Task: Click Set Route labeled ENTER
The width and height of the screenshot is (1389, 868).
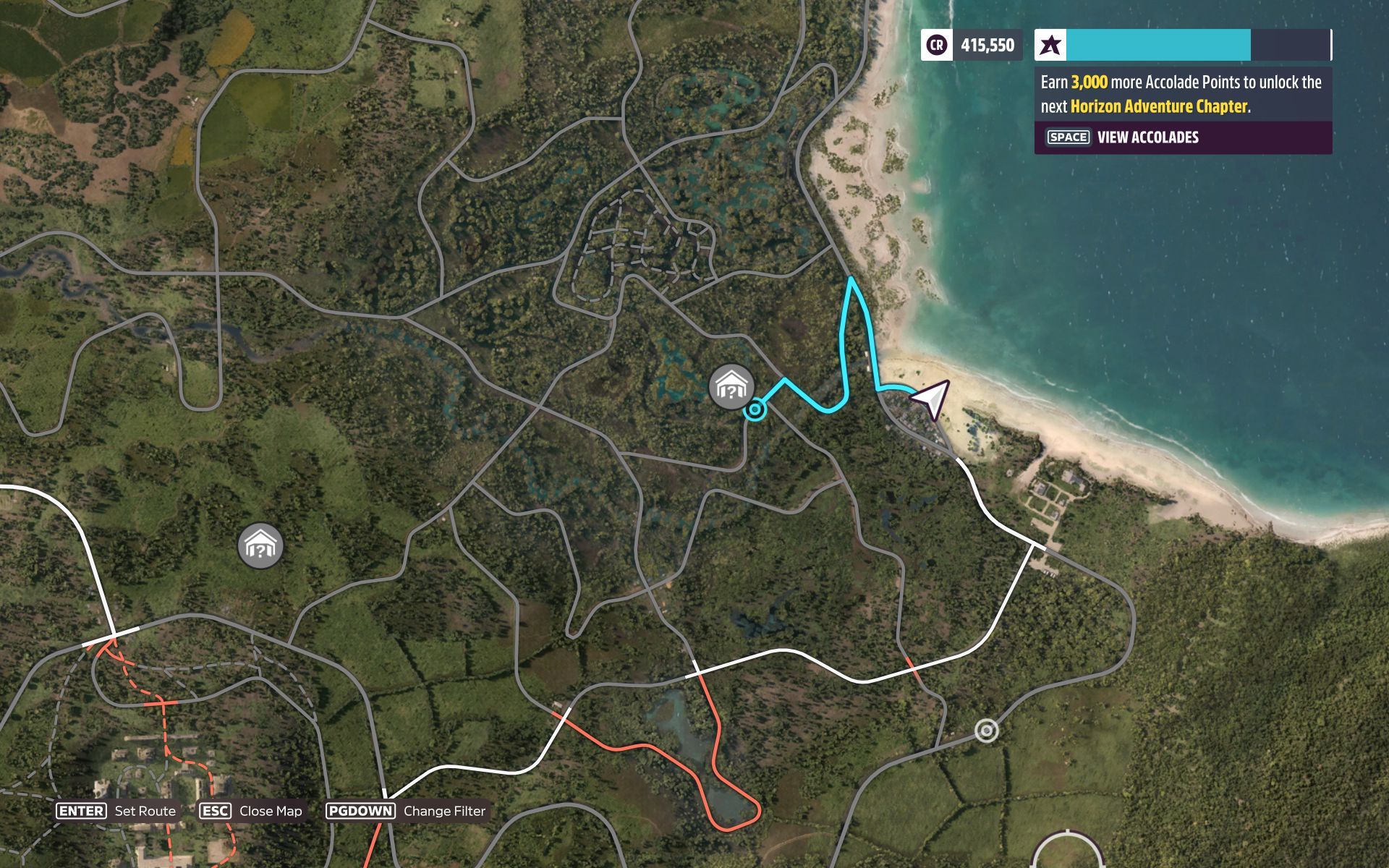Action: [x=116, y=811]
